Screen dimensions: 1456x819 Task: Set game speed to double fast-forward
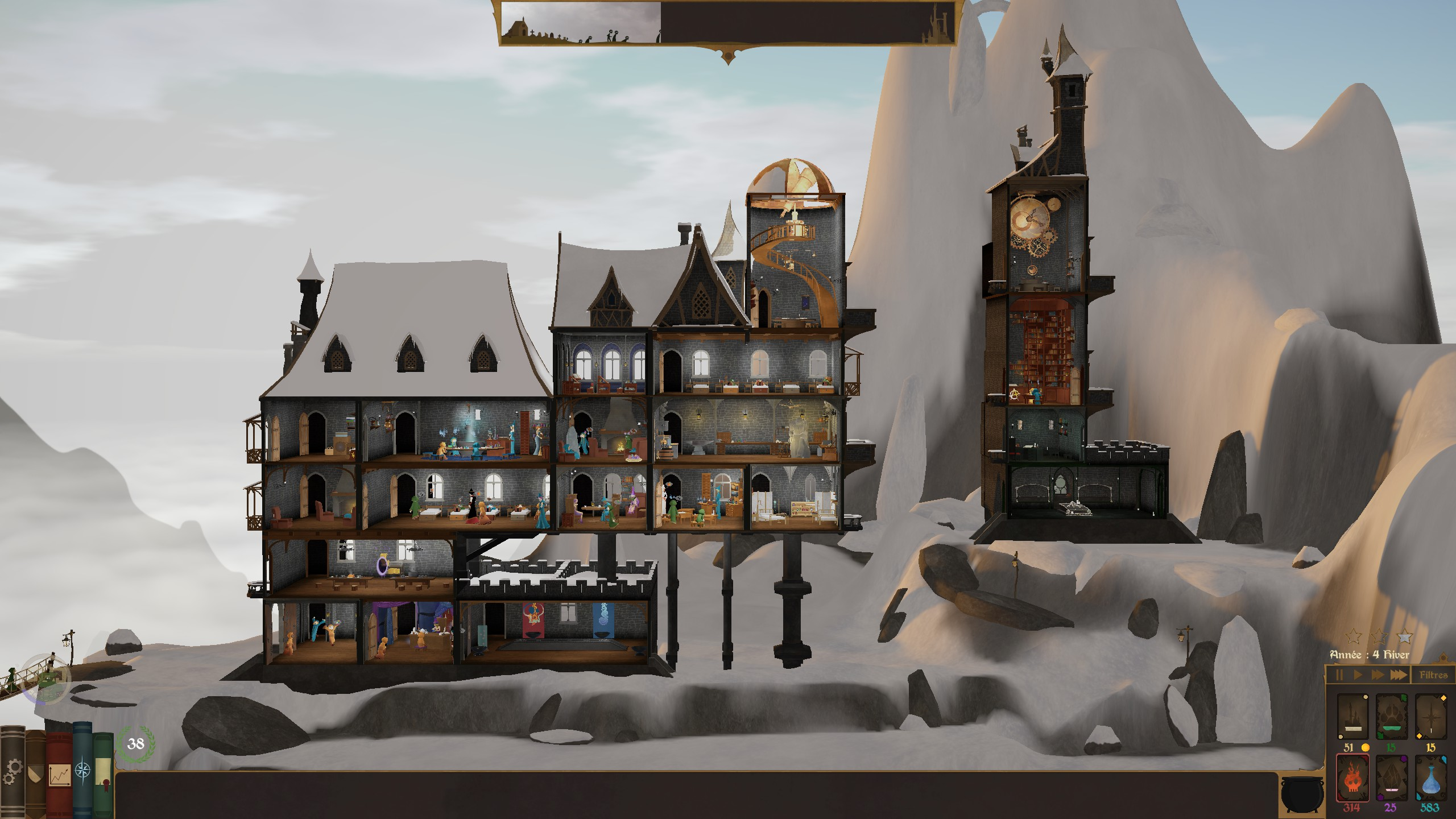1378,675
